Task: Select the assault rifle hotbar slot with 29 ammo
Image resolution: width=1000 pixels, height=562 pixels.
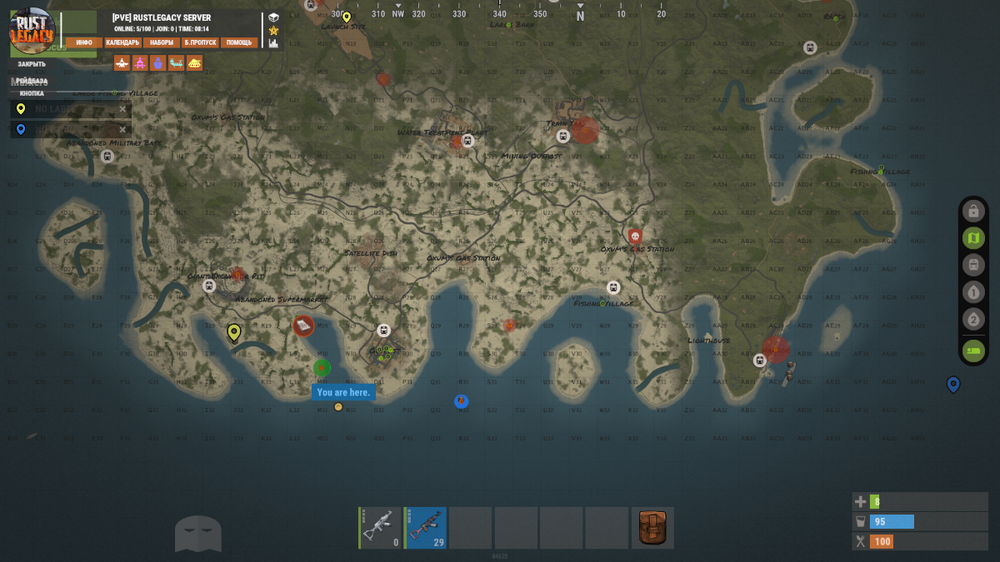Action: tap(425, 527)
